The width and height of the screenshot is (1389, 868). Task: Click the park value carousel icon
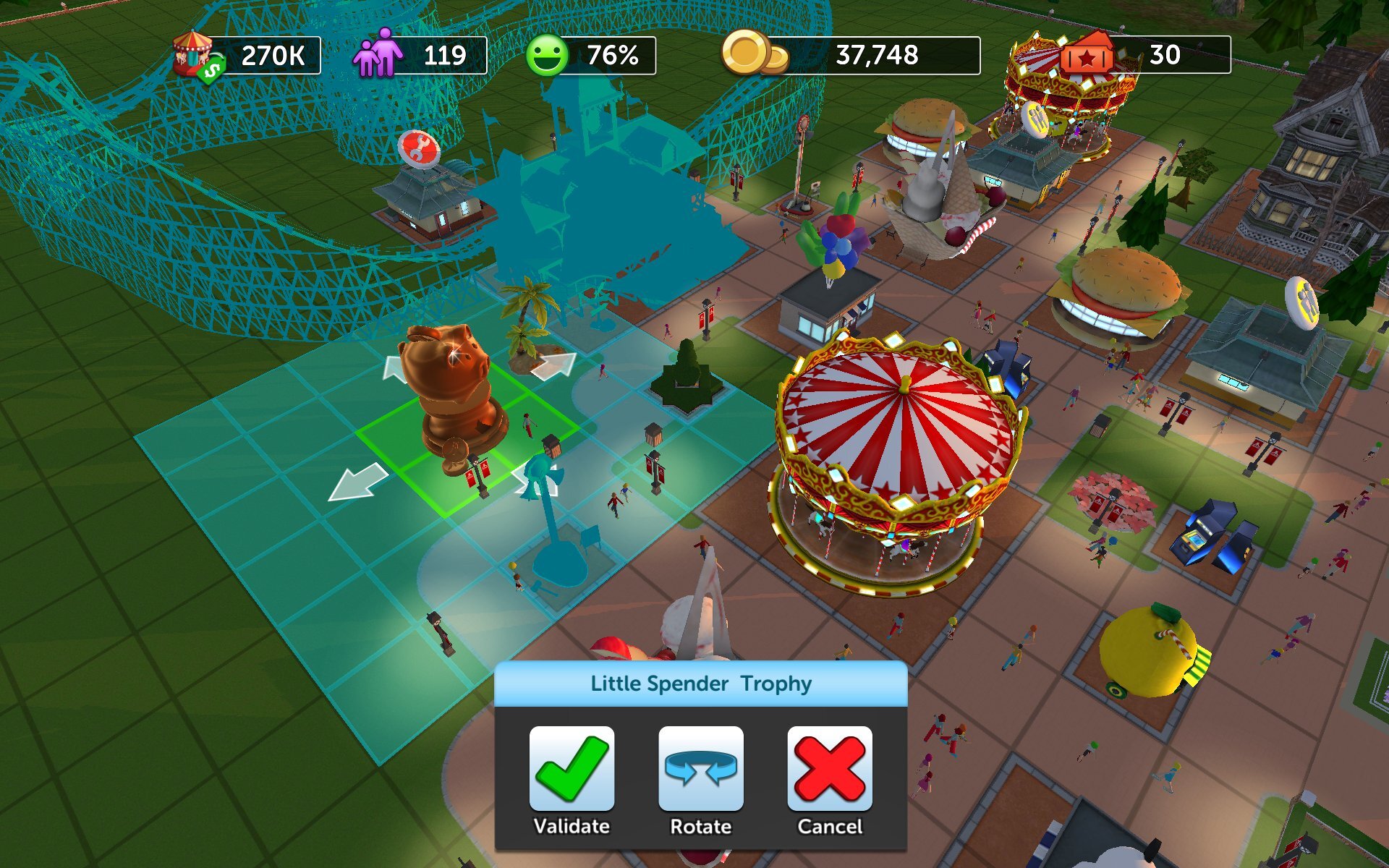[x=194, y=54]
